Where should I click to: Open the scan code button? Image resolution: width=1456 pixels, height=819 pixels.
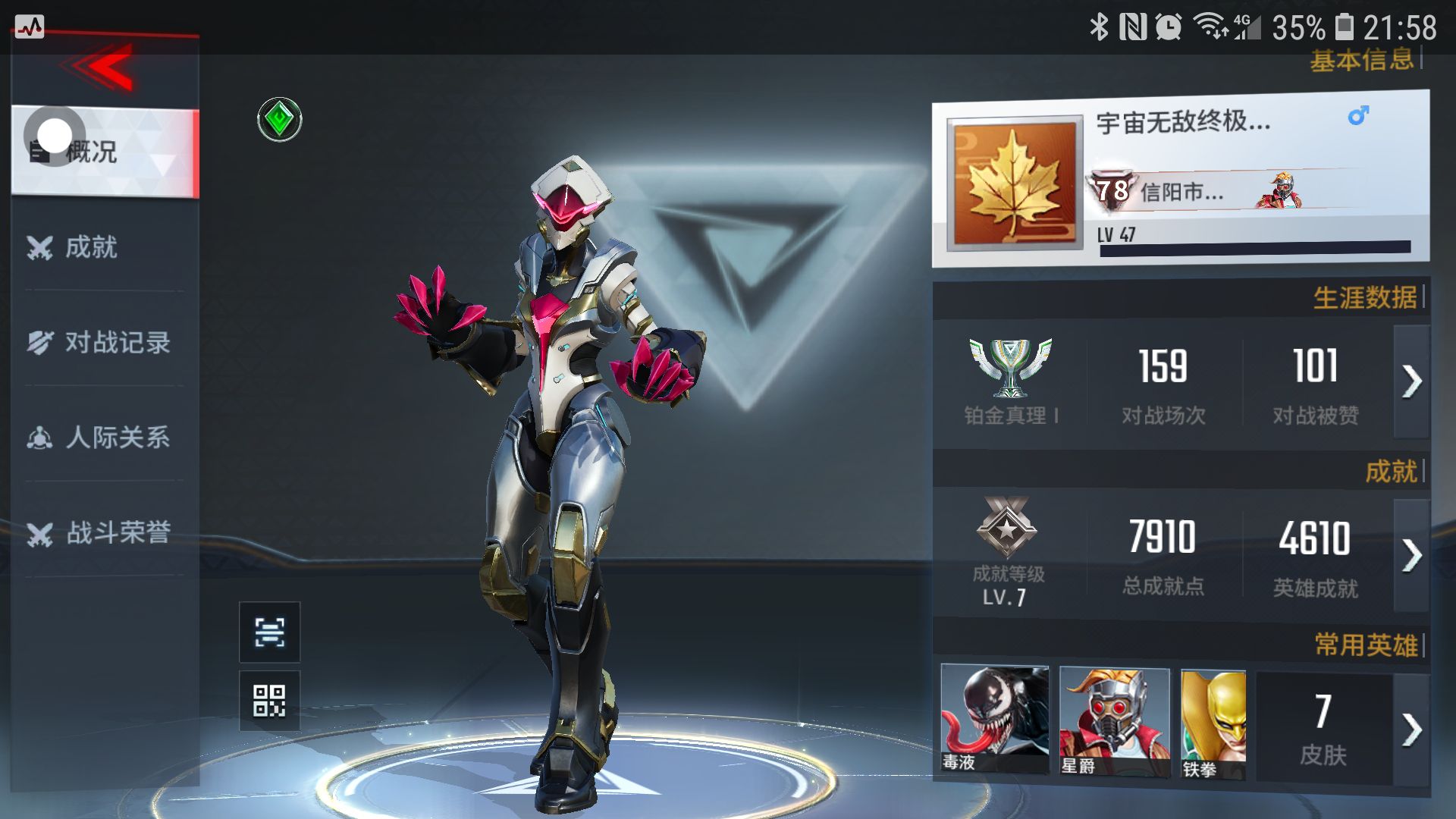269,632
